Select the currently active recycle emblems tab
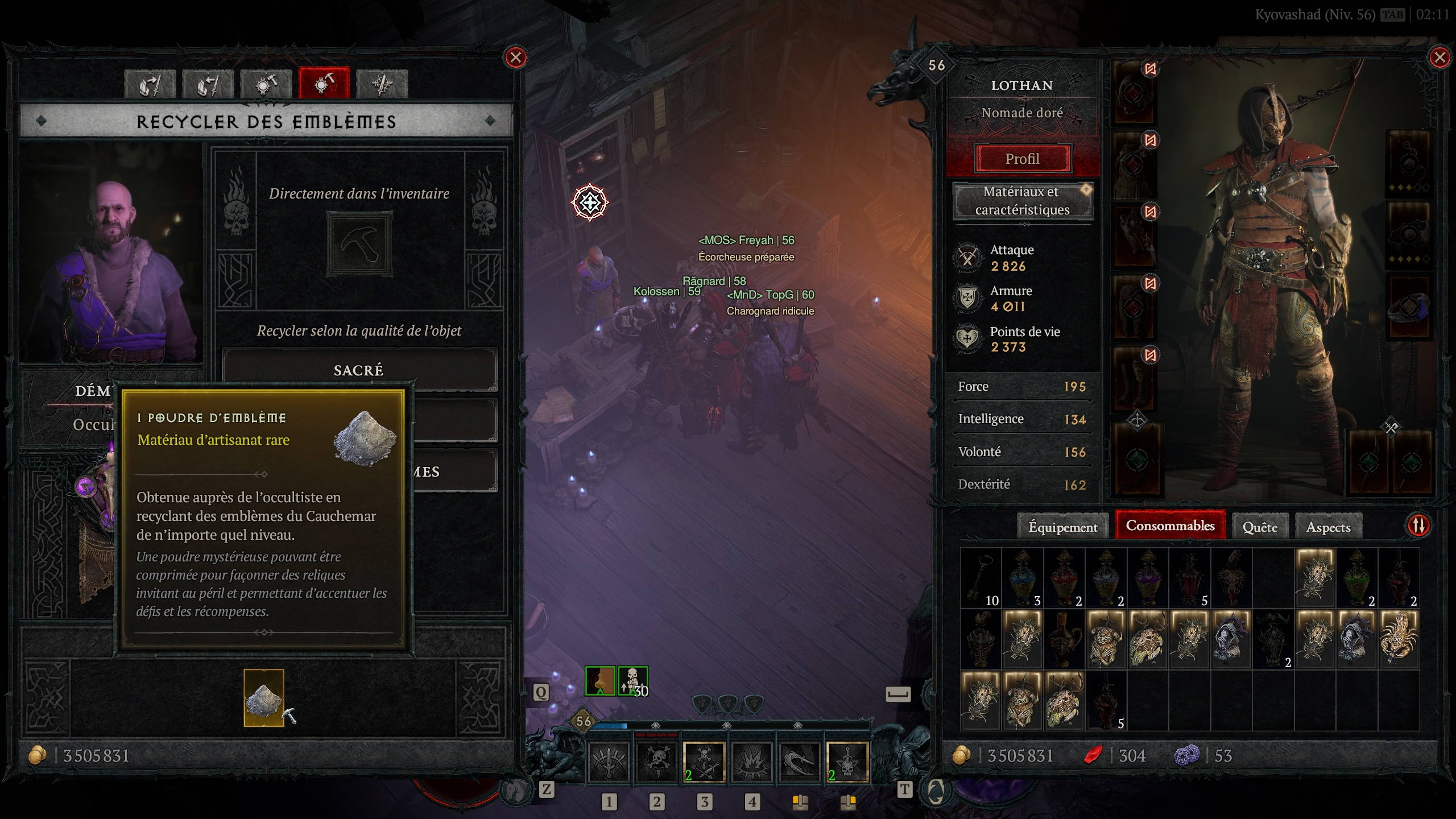The width and height of the screenshot is (1456, 819). click(324, 84)
